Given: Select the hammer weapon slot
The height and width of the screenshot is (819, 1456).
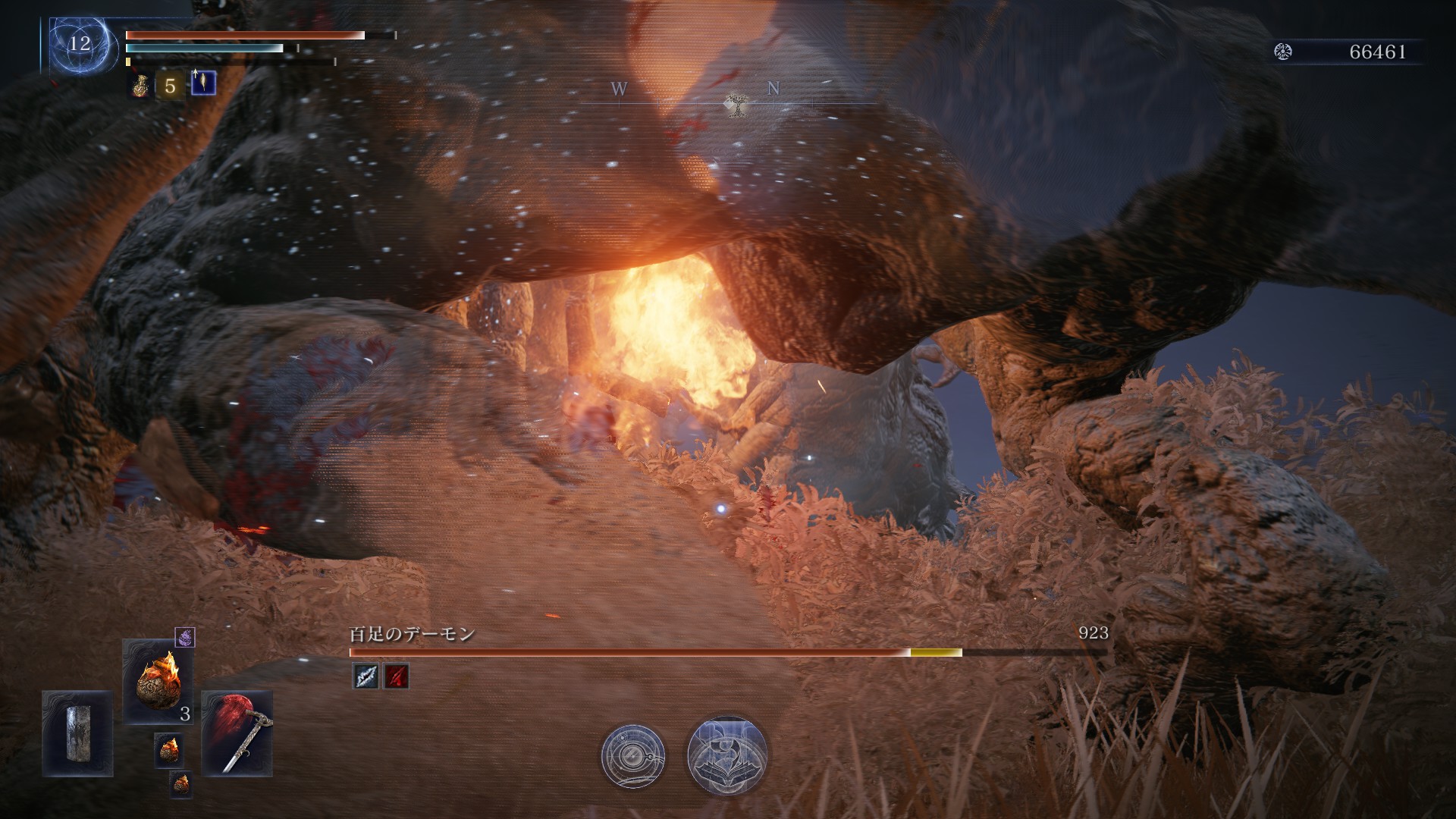Looking at the screenshot, I should click(x=237, y=733).
